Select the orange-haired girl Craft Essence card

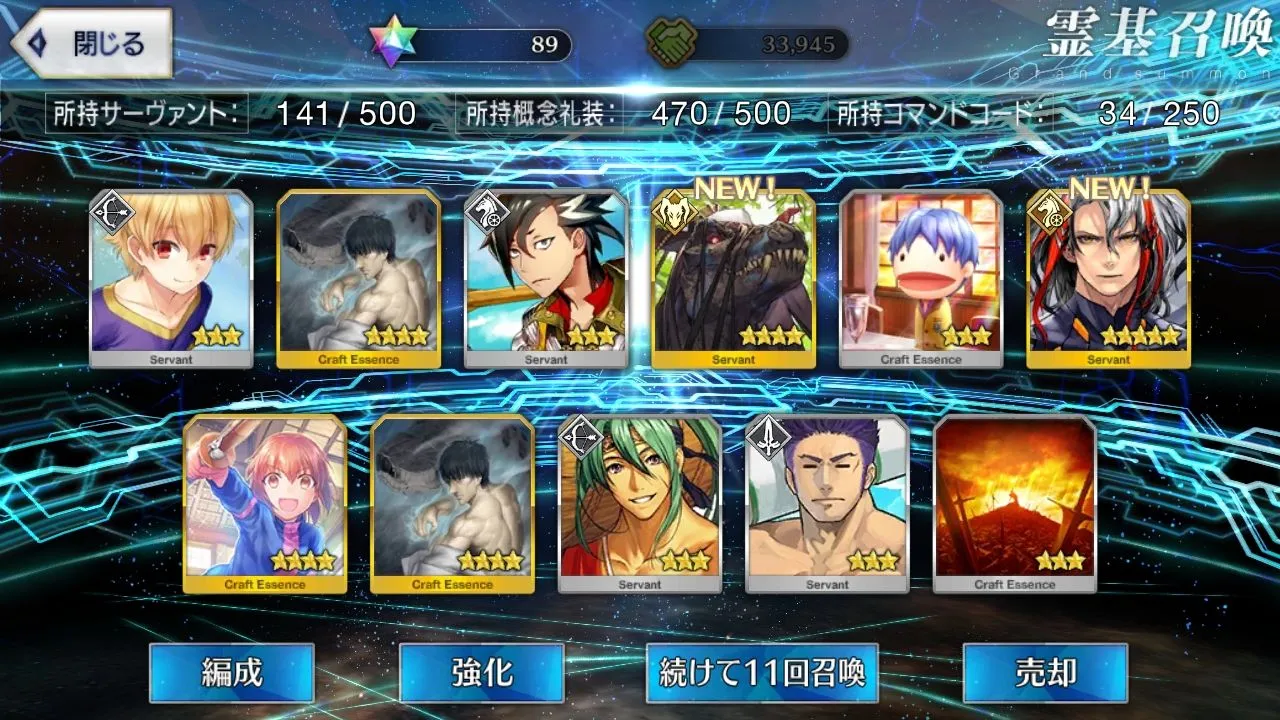click(x=265, y=504)
